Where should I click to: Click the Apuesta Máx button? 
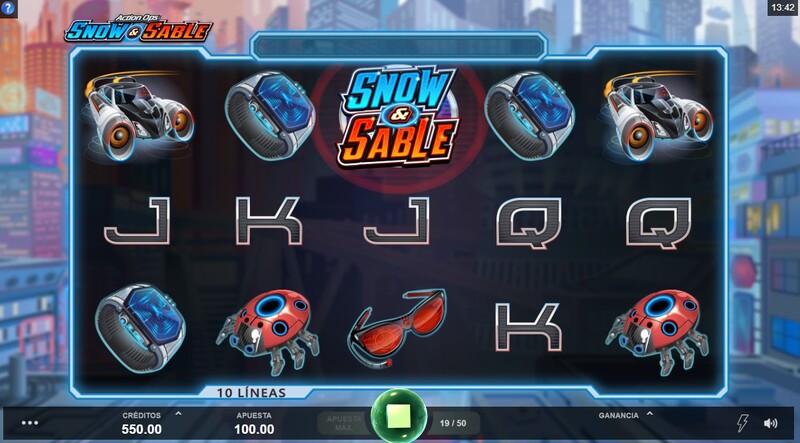click(x=342, y=423)
